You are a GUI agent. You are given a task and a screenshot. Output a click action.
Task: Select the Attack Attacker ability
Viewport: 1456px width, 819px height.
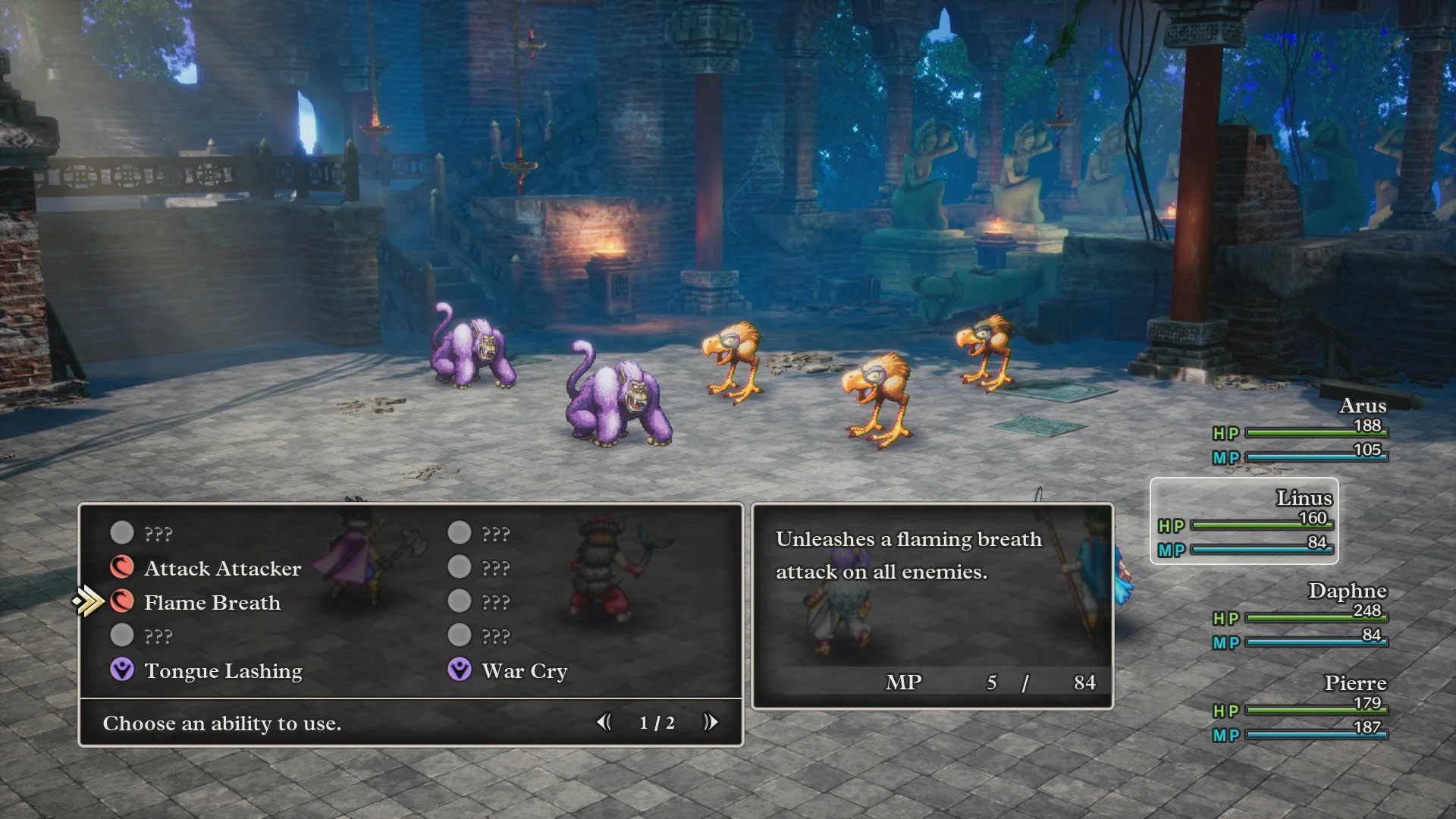coord(221,569)
